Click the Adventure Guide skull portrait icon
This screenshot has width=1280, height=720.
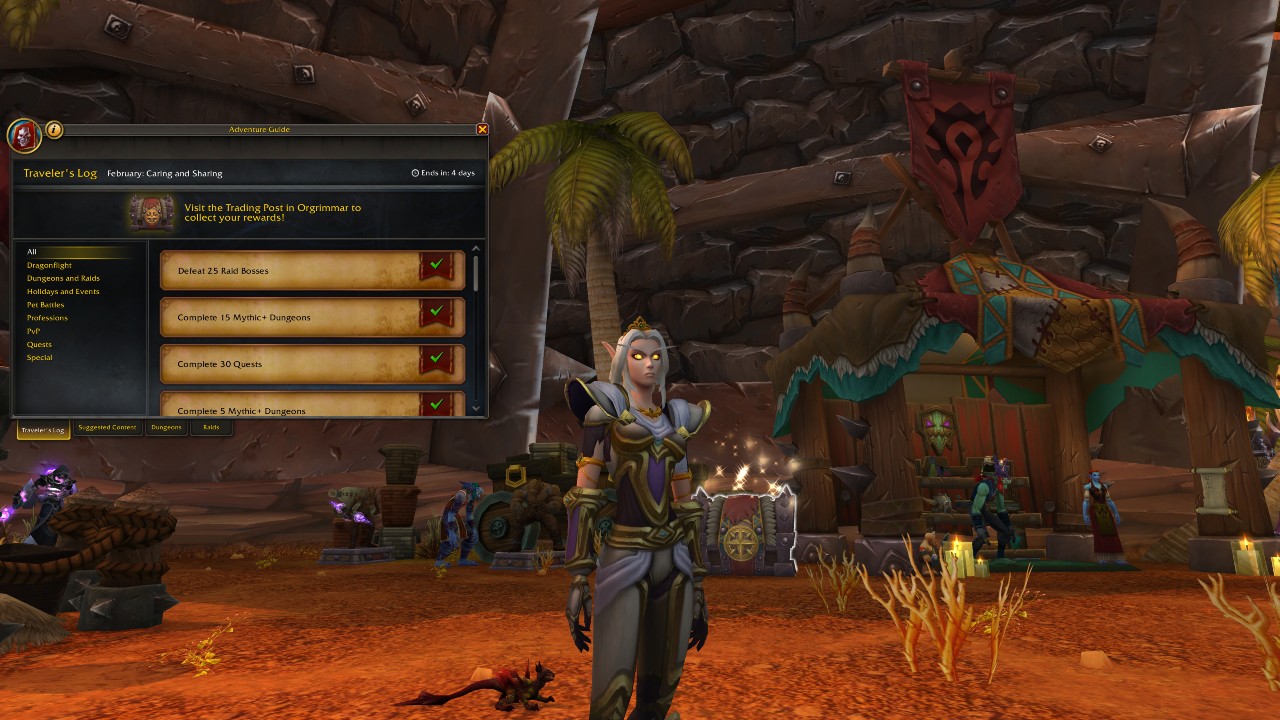pyautogui.click(x=24, y=136)
